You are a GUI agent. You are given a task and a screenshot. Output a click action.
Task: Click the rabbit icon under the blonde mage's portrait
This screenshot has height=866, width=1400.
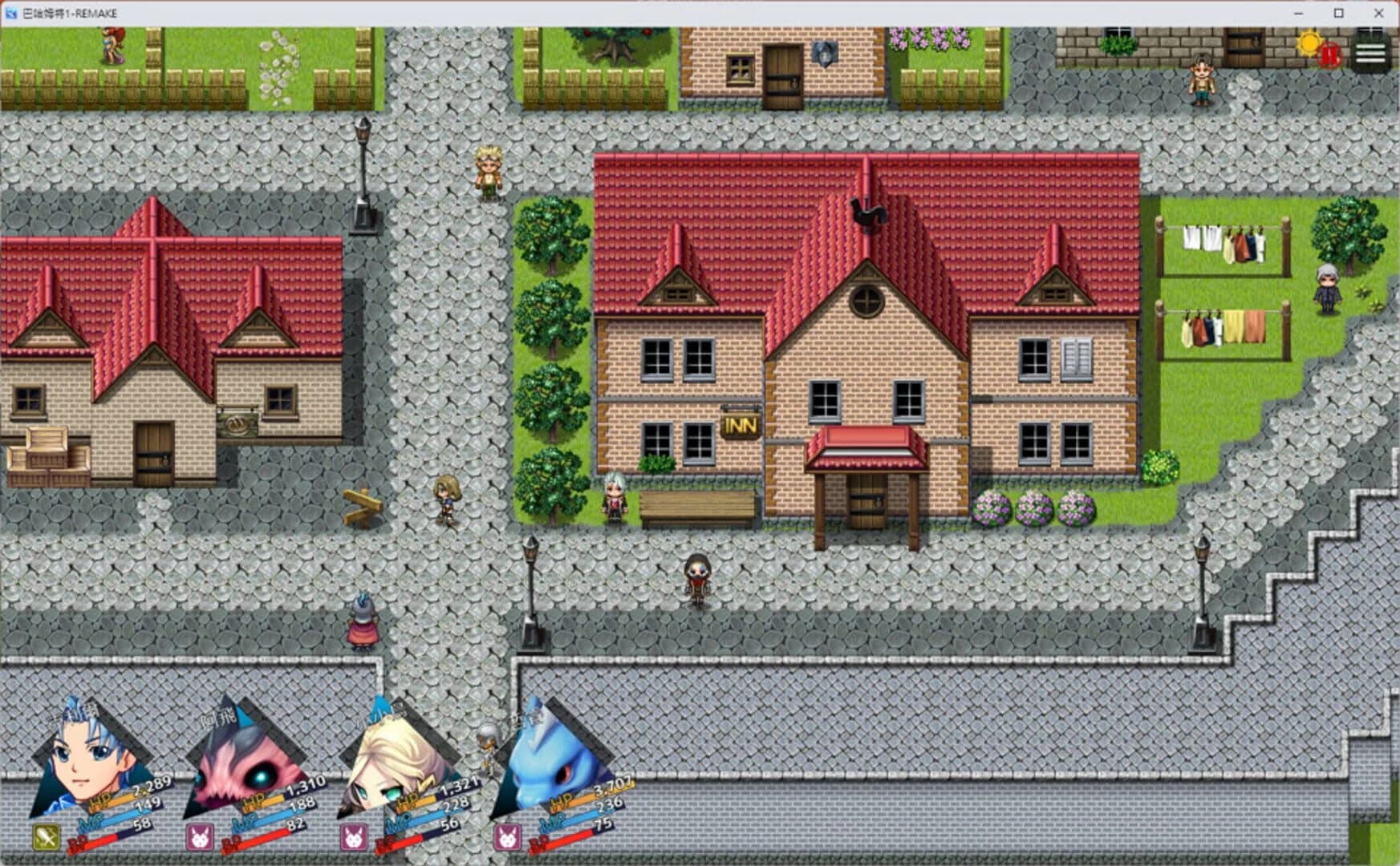[x=356, y=836]
